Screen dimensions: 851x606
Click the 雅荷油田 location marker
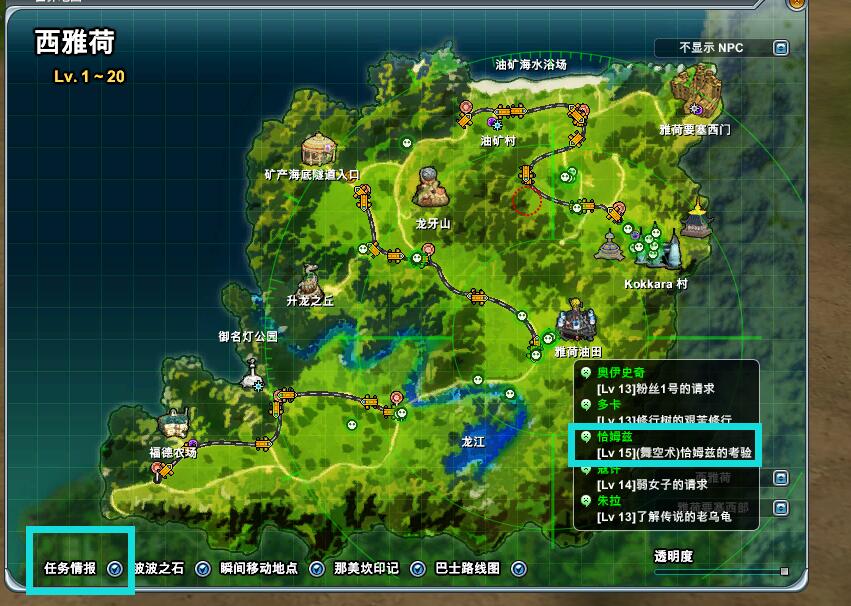click(x=577, y=322)
